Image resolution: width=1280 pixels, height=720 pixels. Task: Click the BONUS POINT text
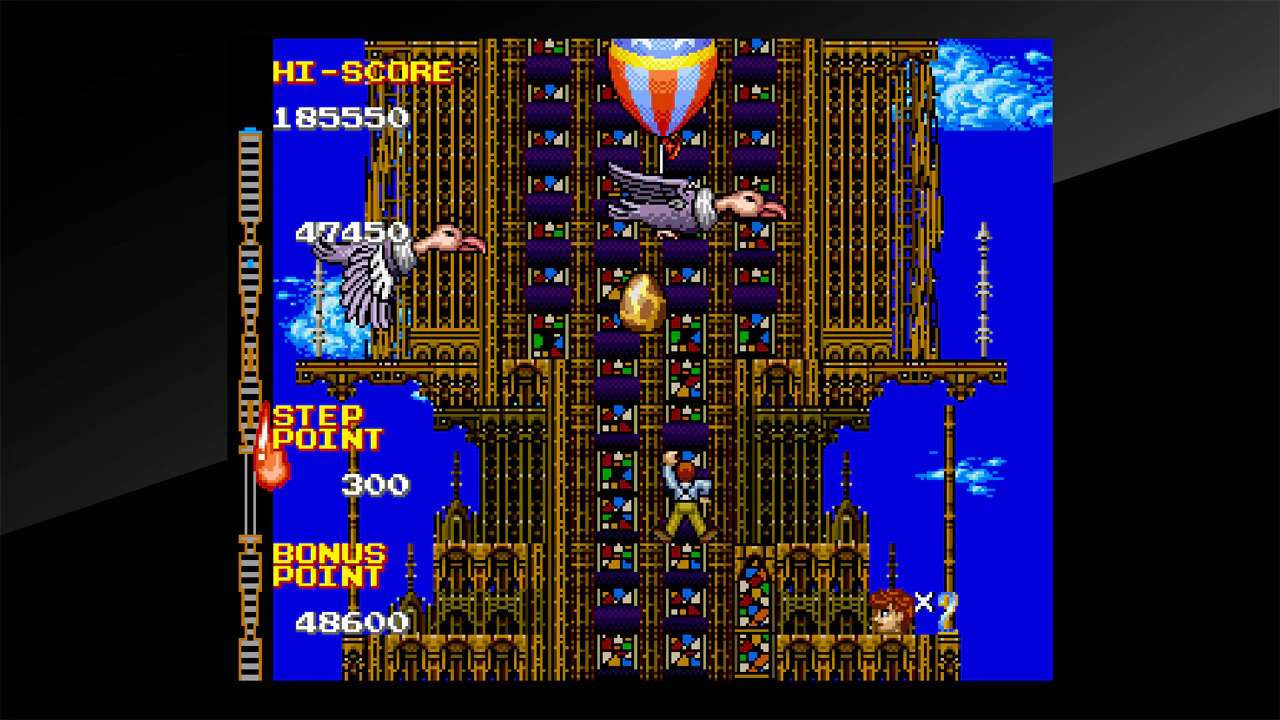(330, 565)
